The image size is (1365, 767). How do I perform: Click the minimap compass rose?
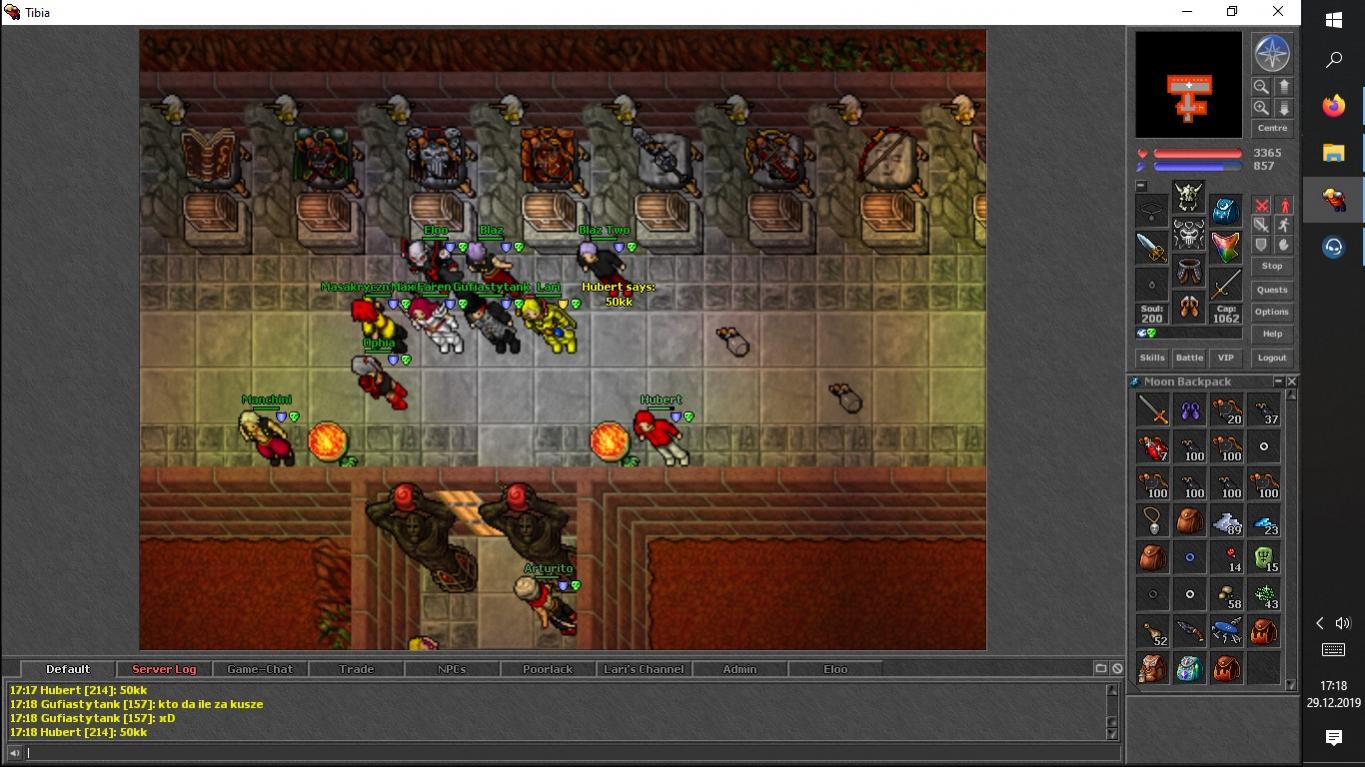click(1271, 53)
